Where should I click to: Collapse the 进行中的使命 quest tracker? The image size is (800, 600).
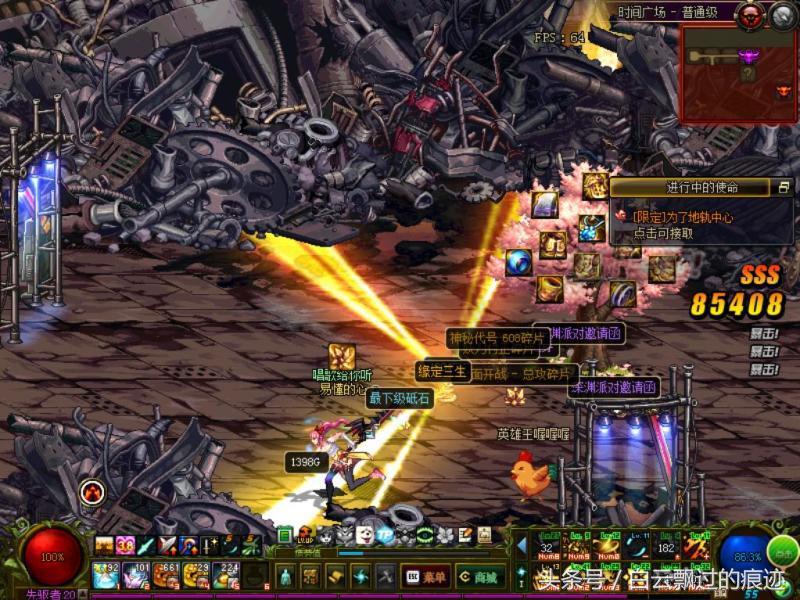[784, 187]
